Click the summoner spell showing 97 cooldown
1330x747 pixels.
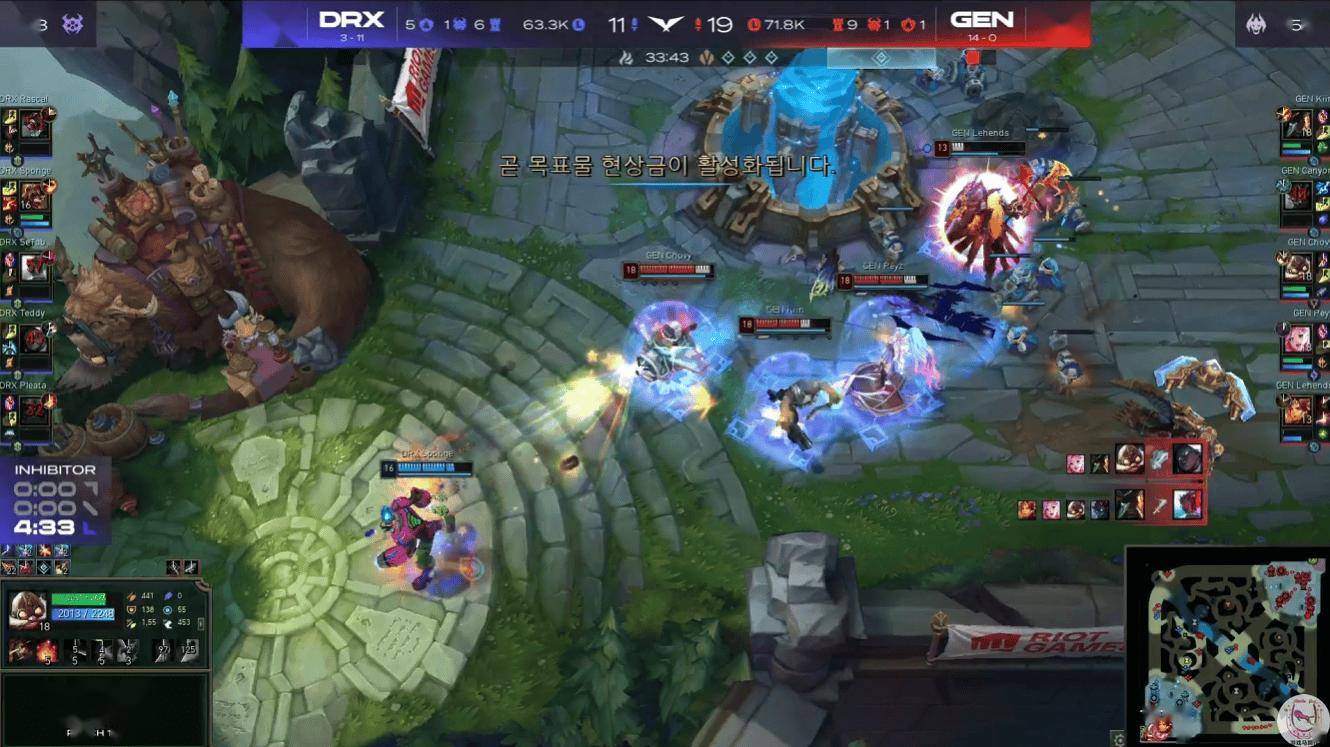click(x=162, y=653)
